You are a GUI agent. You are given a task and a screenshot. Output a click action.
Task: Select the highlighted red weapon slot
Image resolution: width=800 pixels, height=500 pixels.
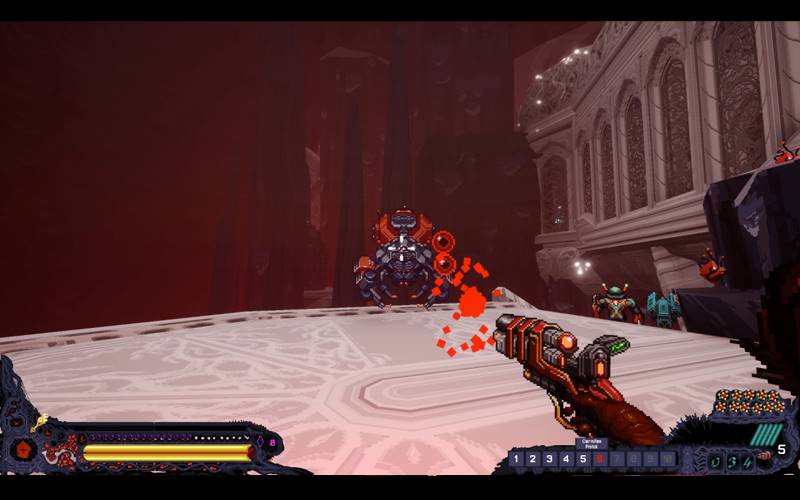pos(599,459)
